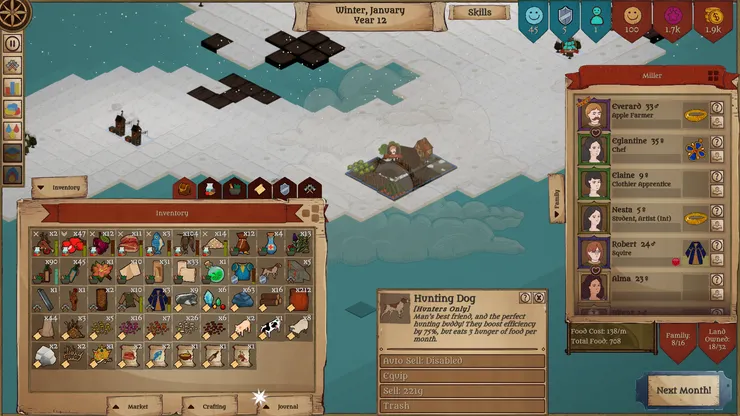Advance time with Next Month button
This screenshot has height=416, width=740.
click(684, 389)
